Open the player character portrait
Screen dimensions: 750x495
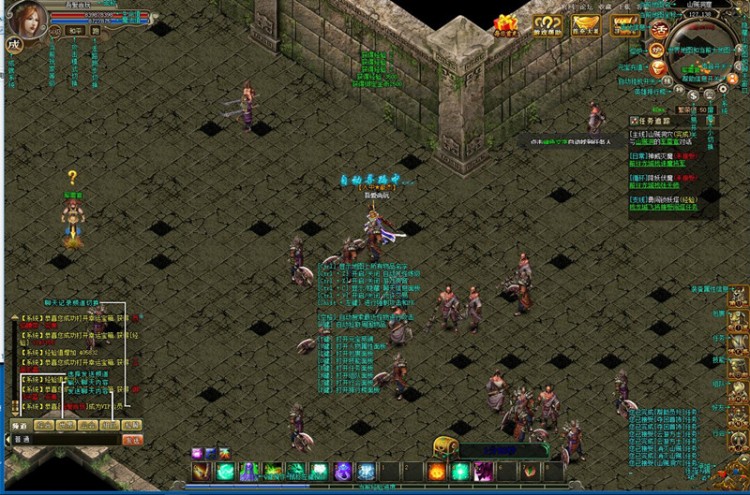tap(26, 18)
